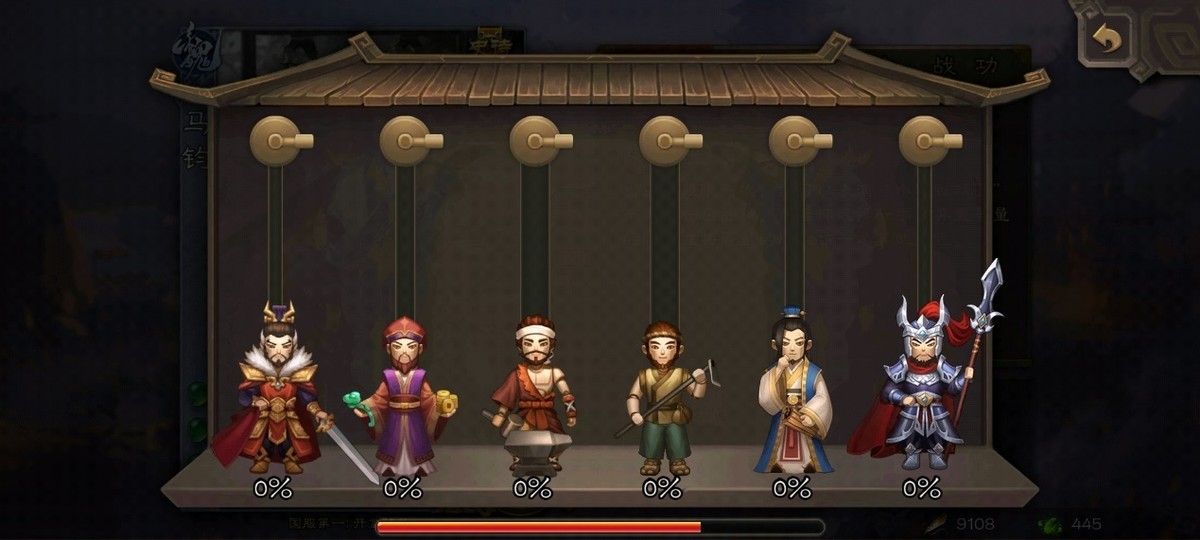
Task: Choose the scholar in blue and white robes
Action: pos(792,395)
